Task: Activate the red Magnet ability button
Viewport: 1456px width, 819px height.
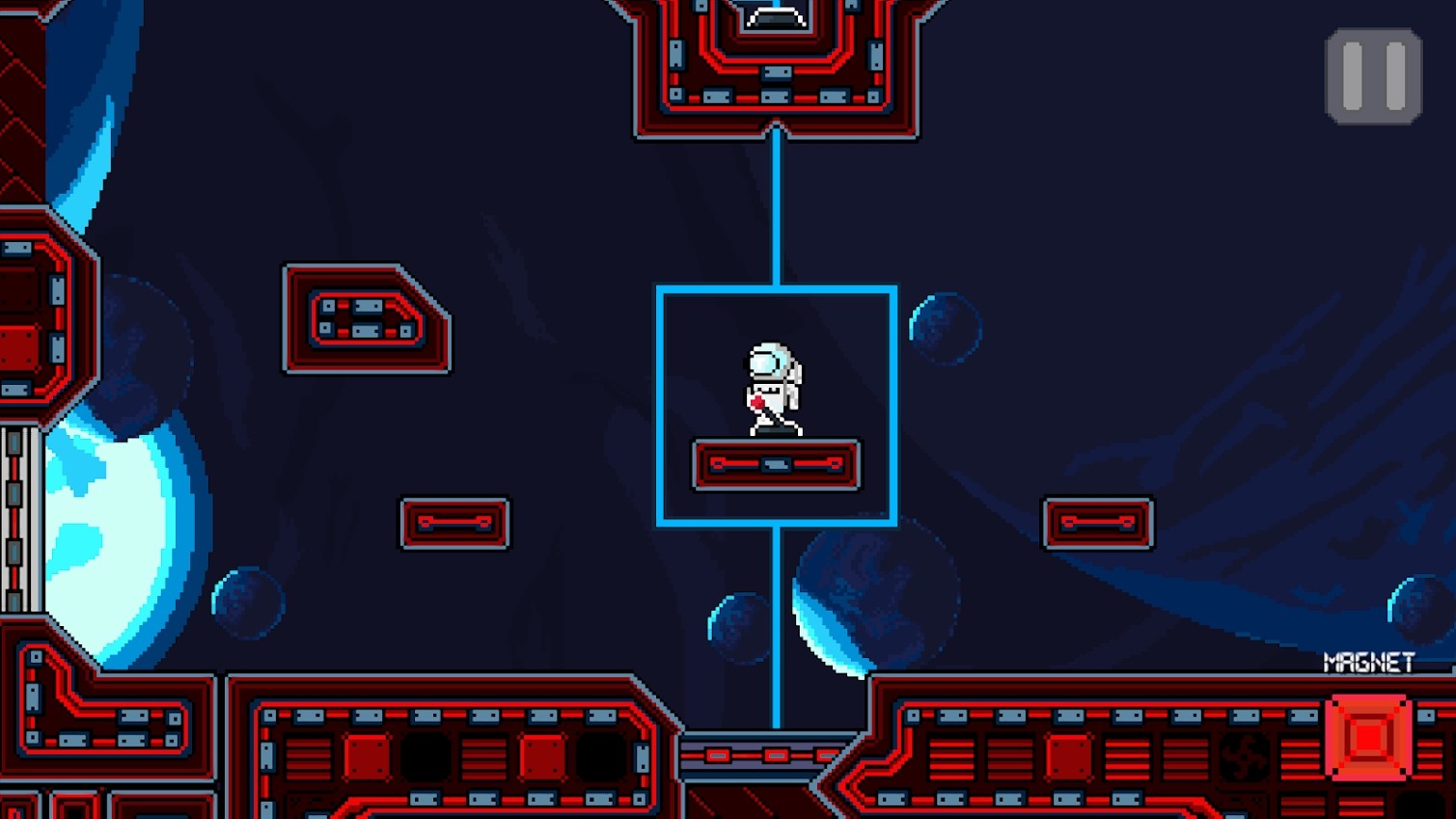Action: coord(1368,737)
